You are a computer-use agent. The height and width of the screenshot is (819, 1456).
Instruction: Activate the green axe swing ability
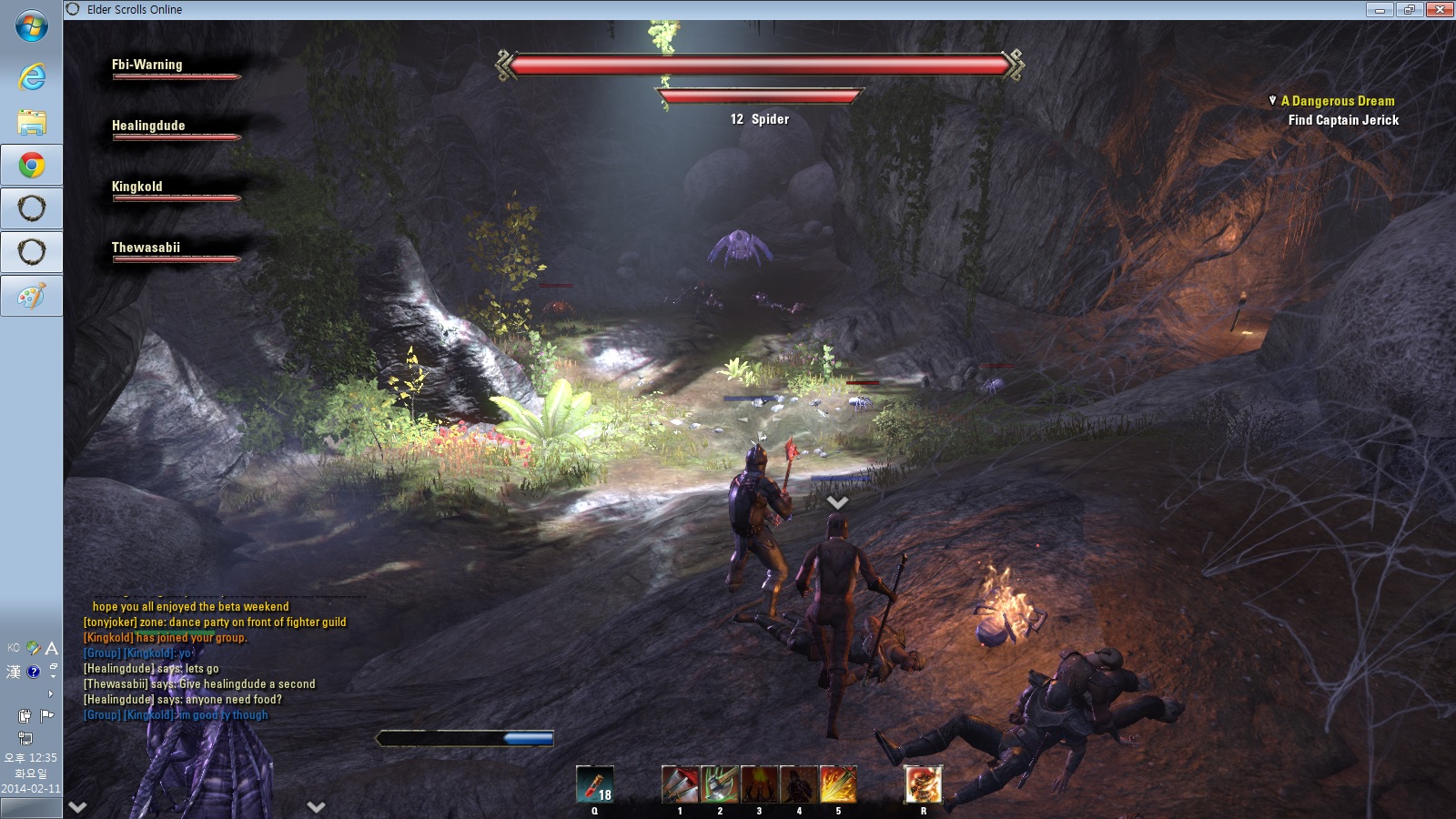720,784
